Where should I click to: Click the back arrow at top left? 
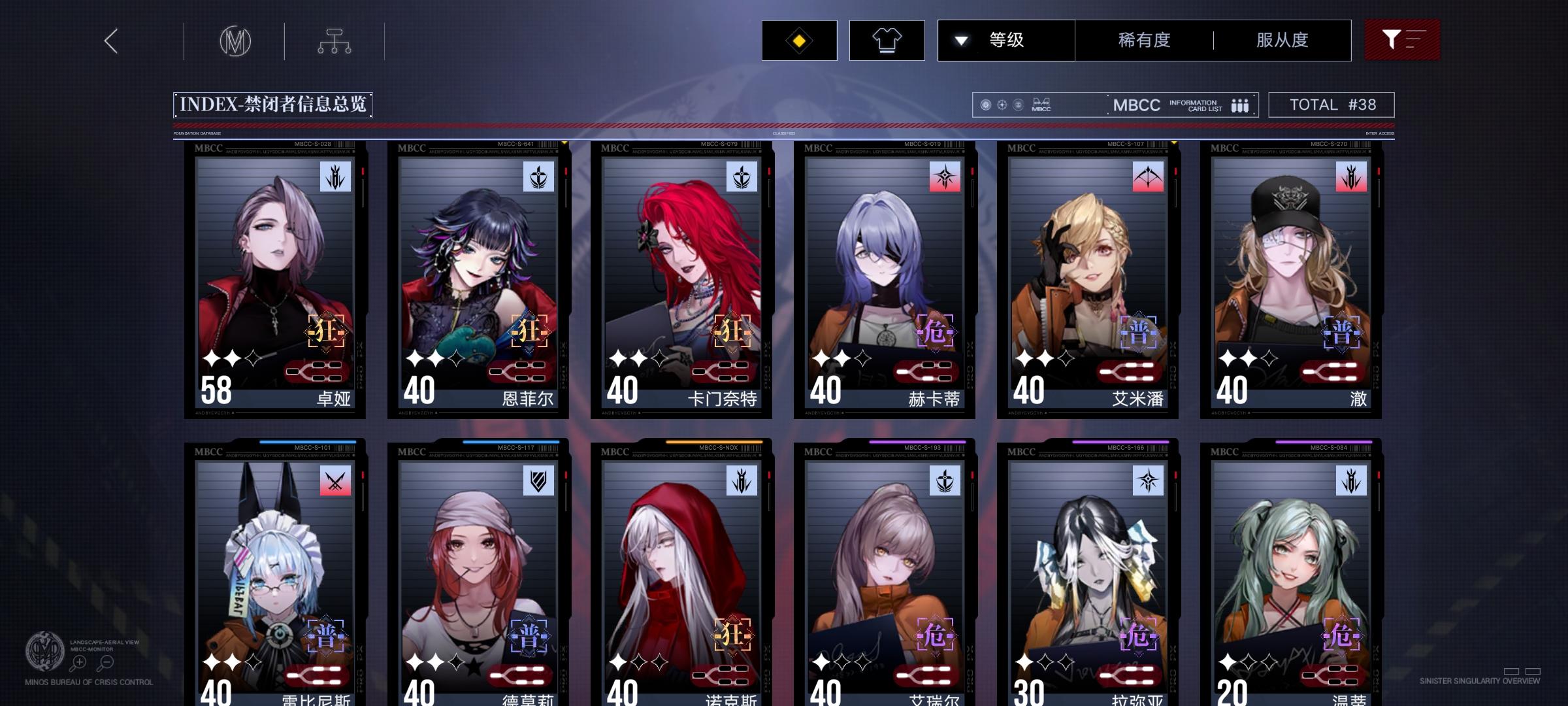tap(110, 41)
